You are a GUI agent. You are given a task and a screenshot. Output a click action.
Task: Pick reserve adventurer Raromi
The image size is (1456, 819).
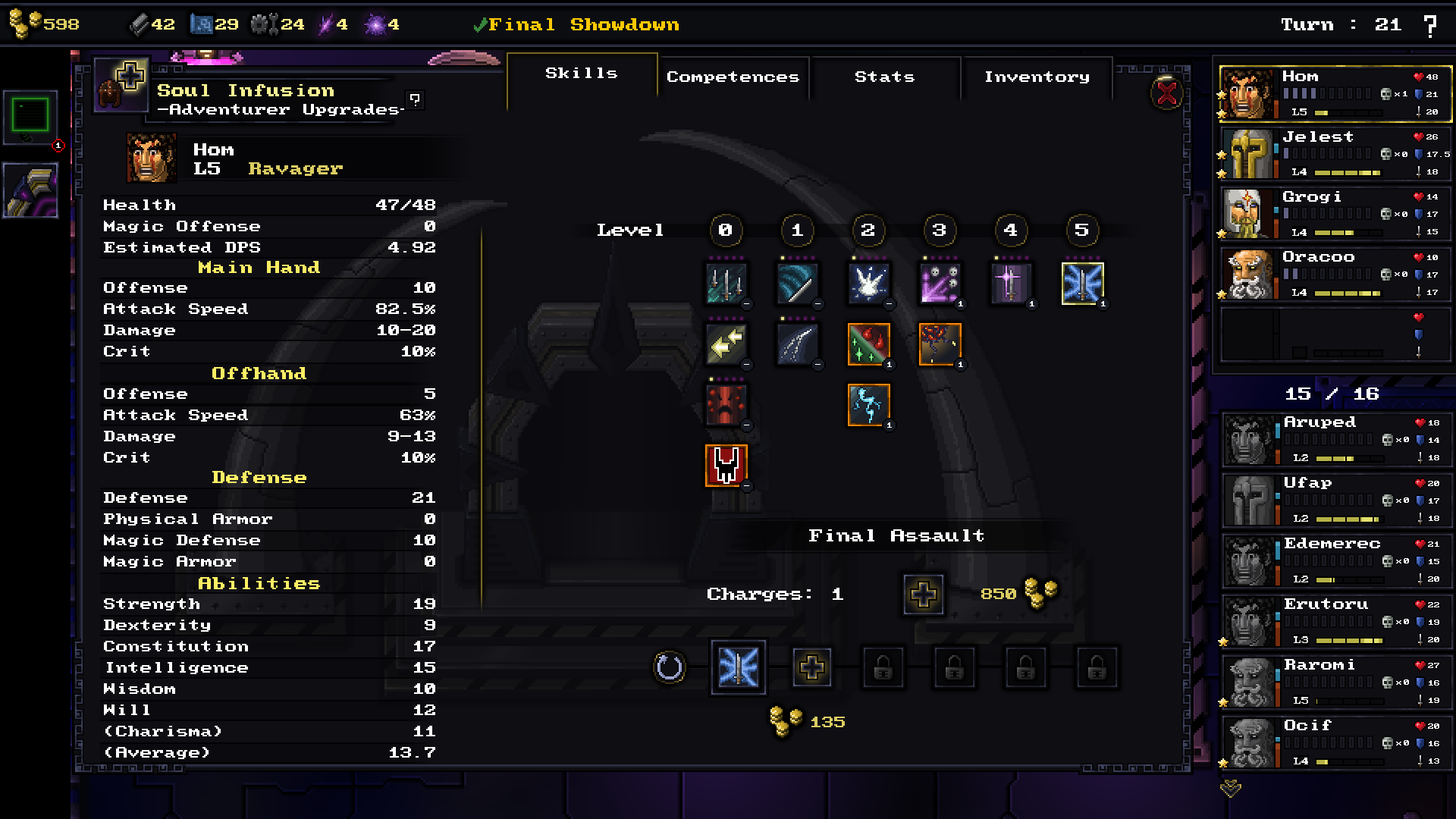point(1335,682)
